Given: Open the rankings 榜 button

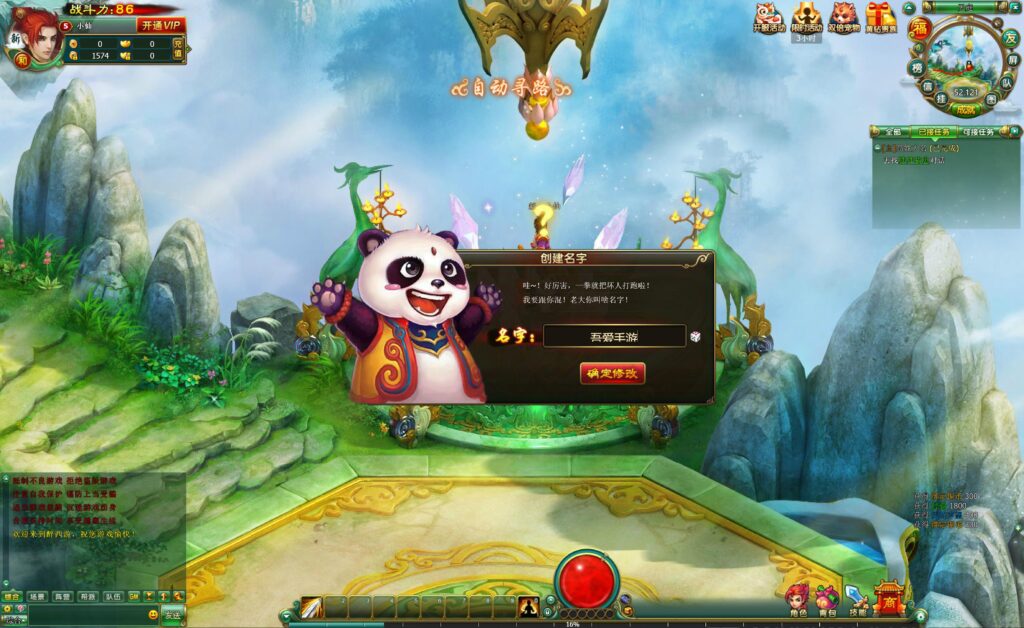Looking at the screenshot, I should point(916,67).
